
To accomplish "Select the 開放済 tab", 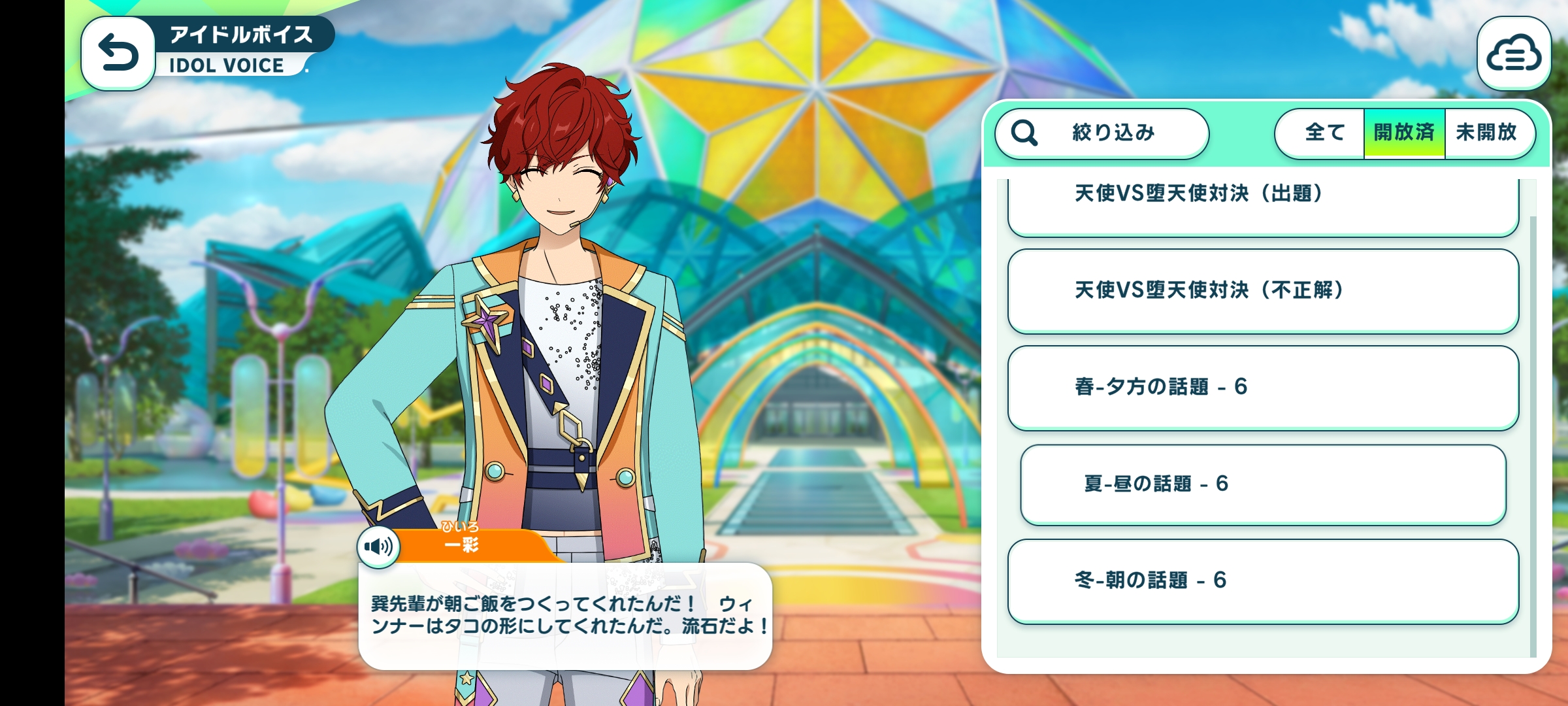I will pos(1404,133).
